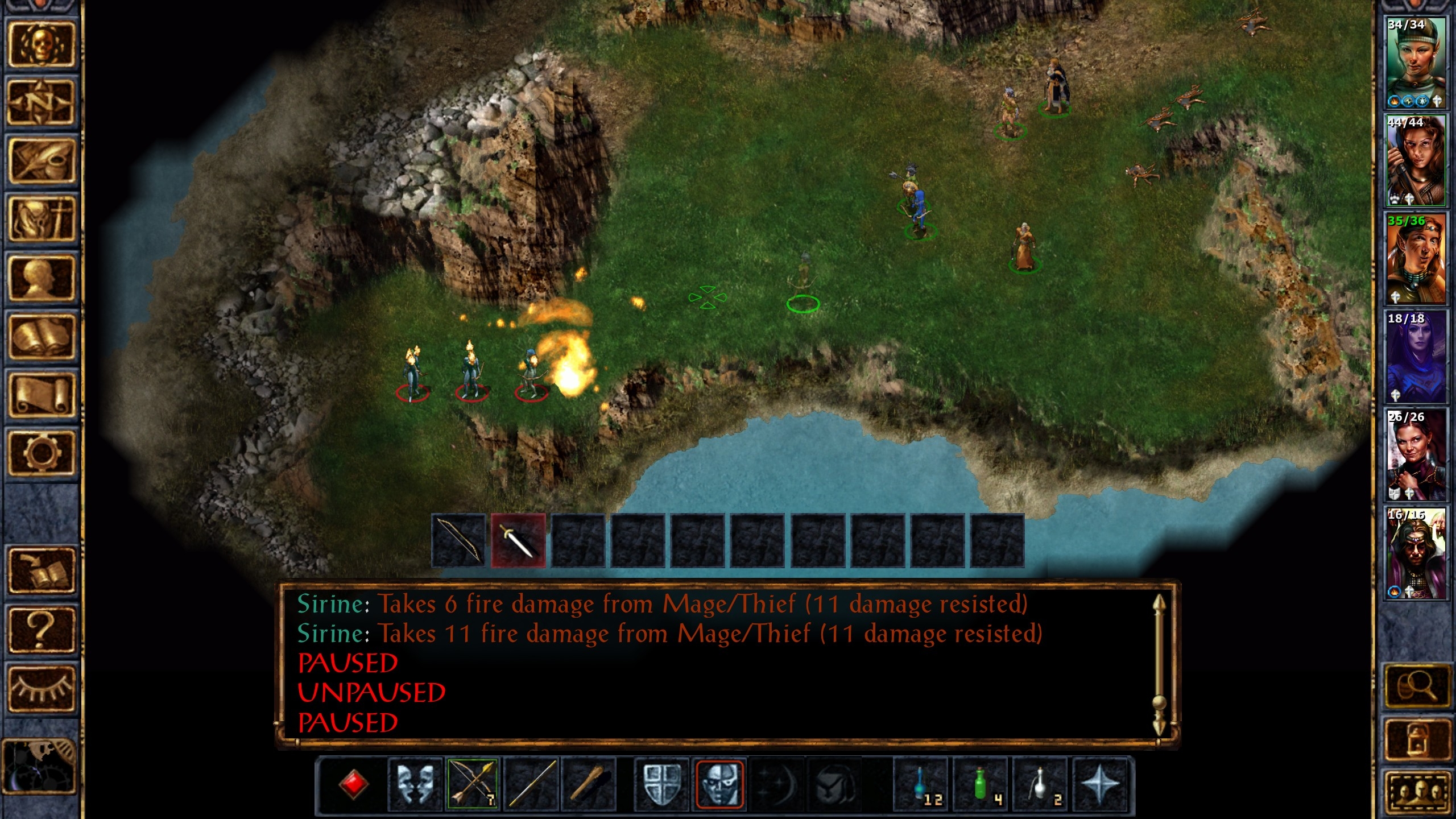Click the quick save book icon
This screenshot has width=1456, height=819.
[x=41, y=570]
